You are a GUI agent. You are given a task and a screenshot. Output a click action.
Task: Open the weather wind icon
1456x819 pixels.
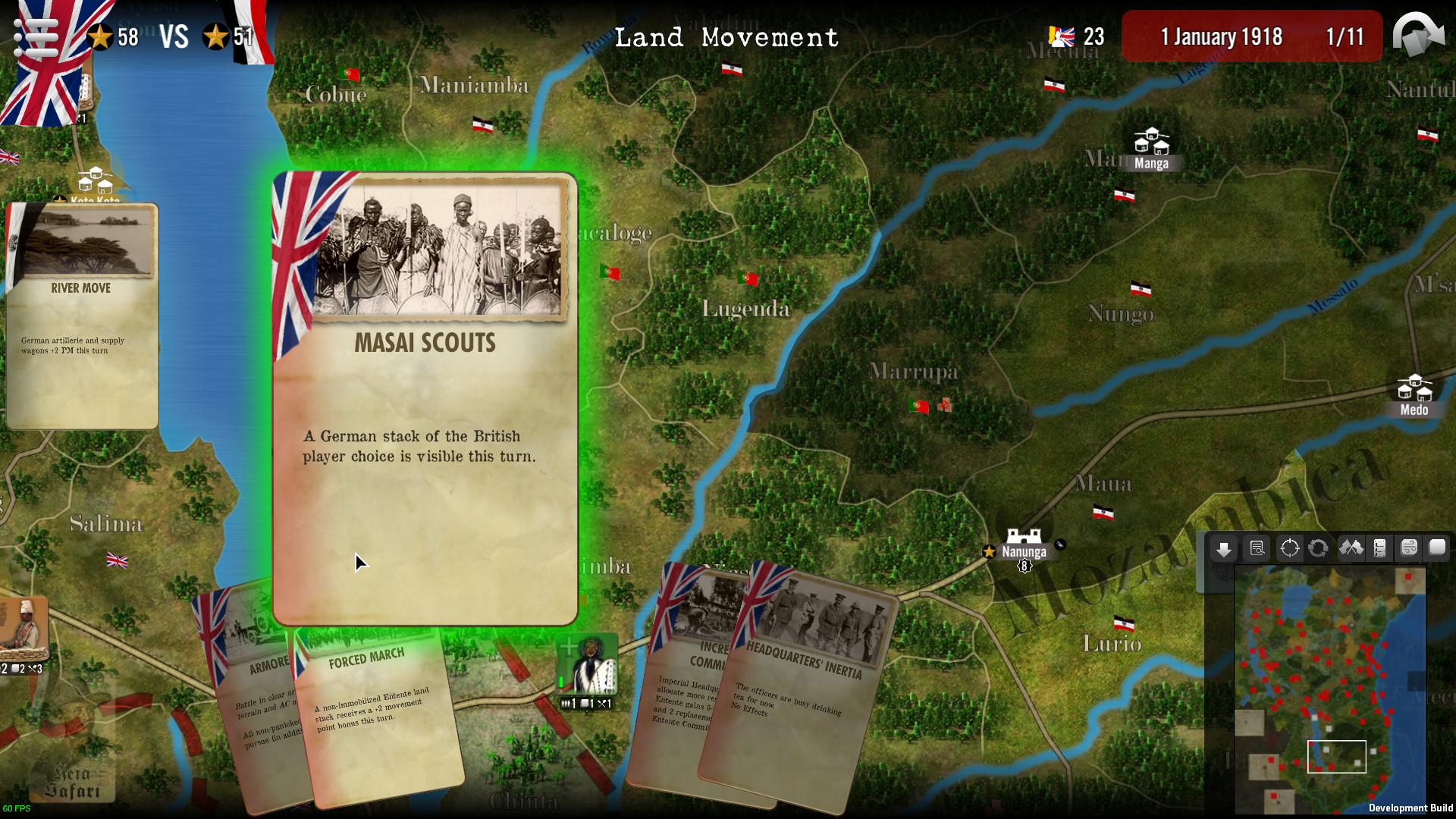pos(1409,548)
